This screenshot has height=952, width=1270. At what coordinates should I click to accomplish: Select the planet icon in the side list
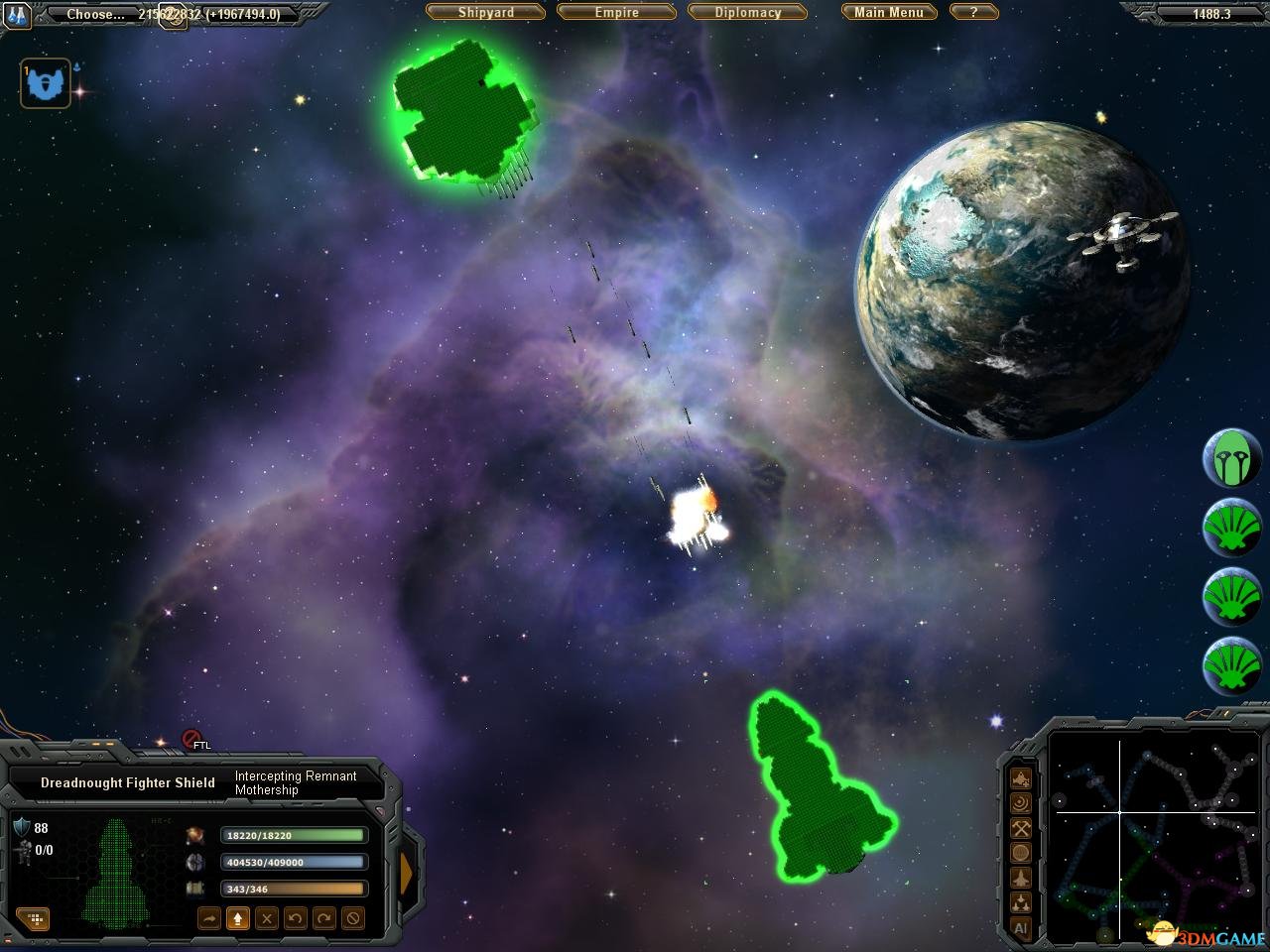[x=1231, y=458]
